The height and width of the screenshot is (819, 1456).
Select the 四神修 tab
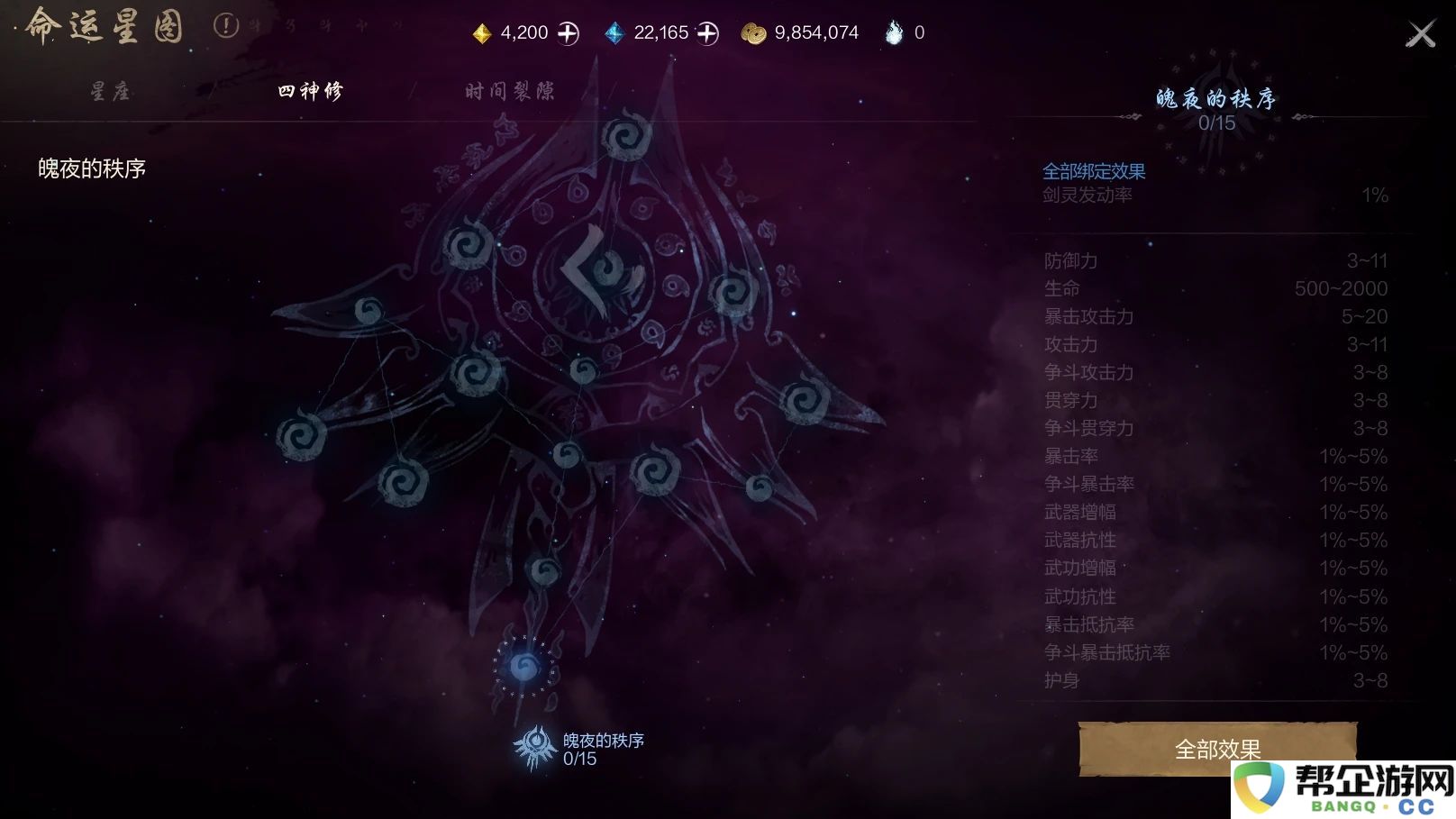coord(311,91)
